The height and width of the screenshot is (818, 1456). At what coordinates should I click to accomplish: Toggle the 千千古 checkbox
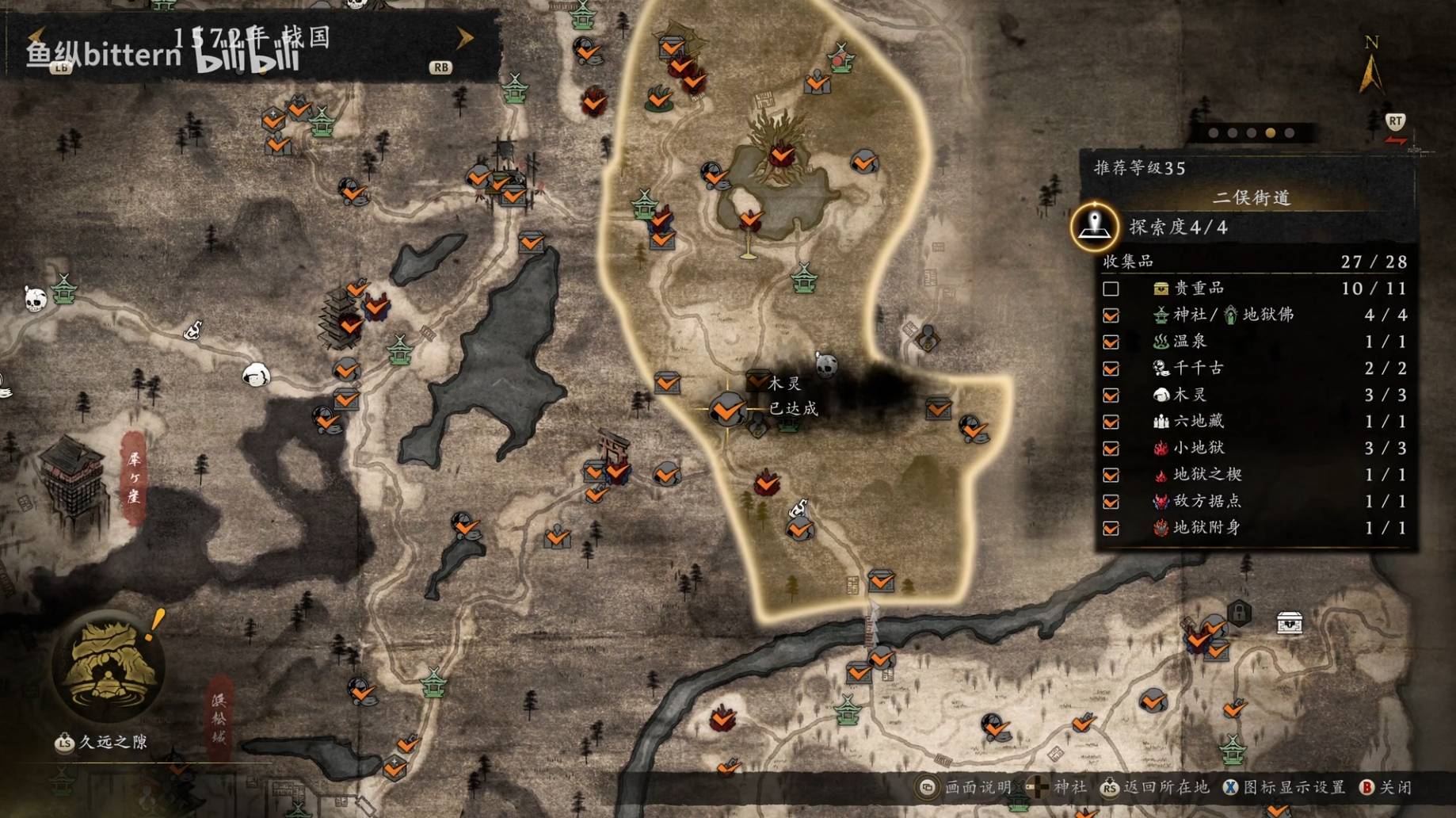pos(1111,369)
